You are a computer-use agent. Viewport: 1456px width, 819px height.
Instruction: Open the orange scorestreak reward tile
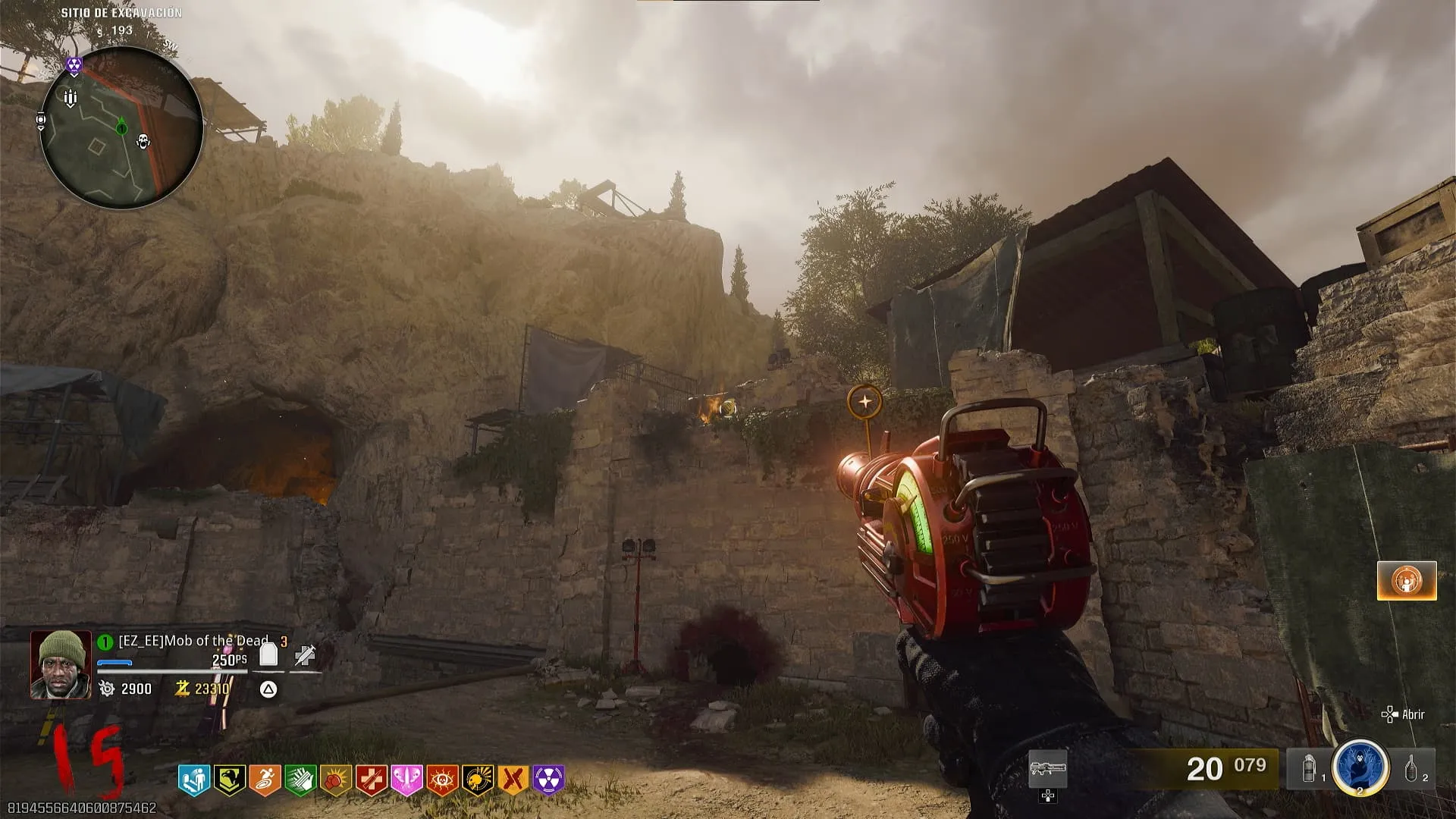pos(1407,581)
